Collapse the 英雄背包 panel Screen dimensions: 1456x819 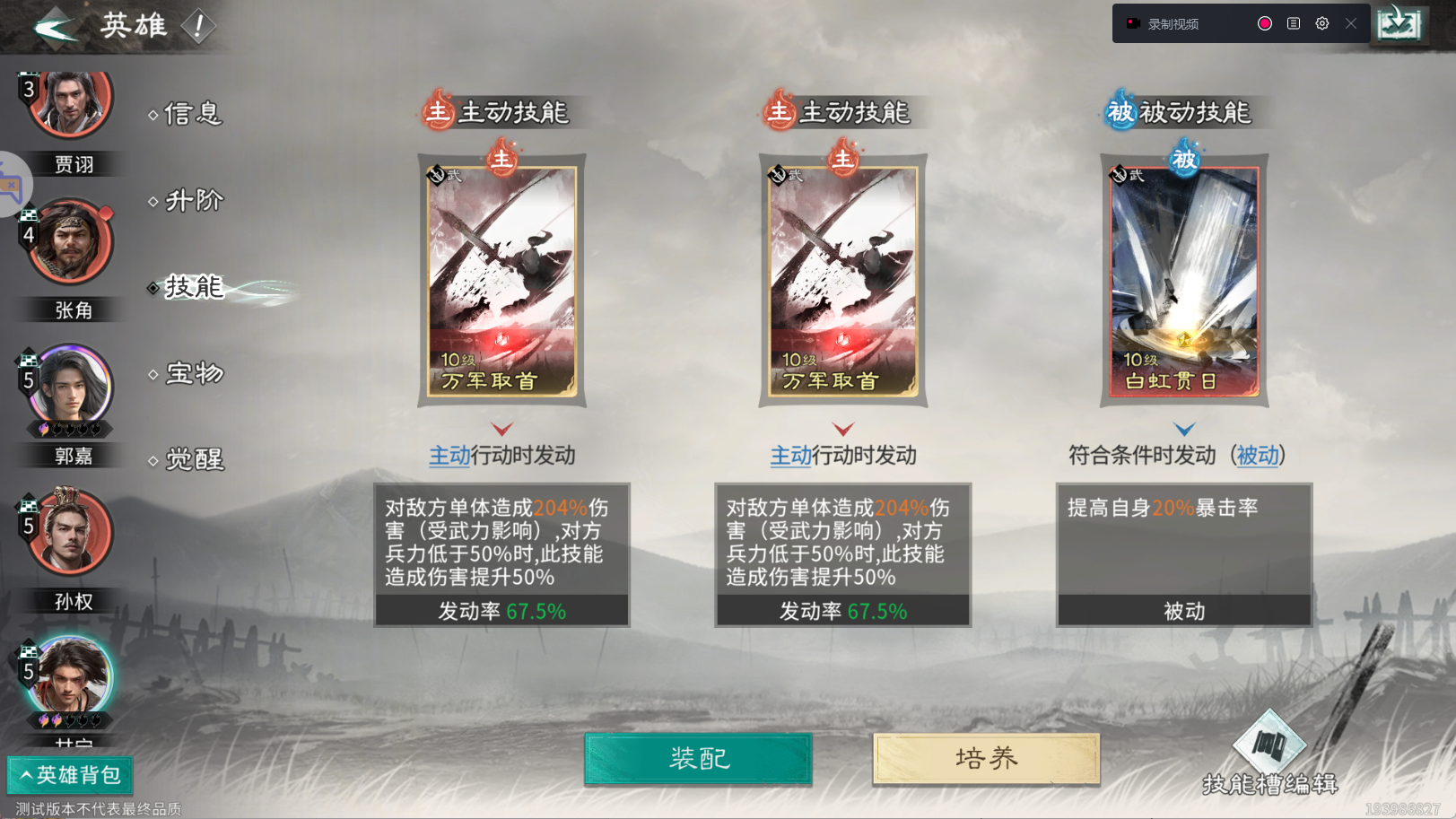click(71, 775)
